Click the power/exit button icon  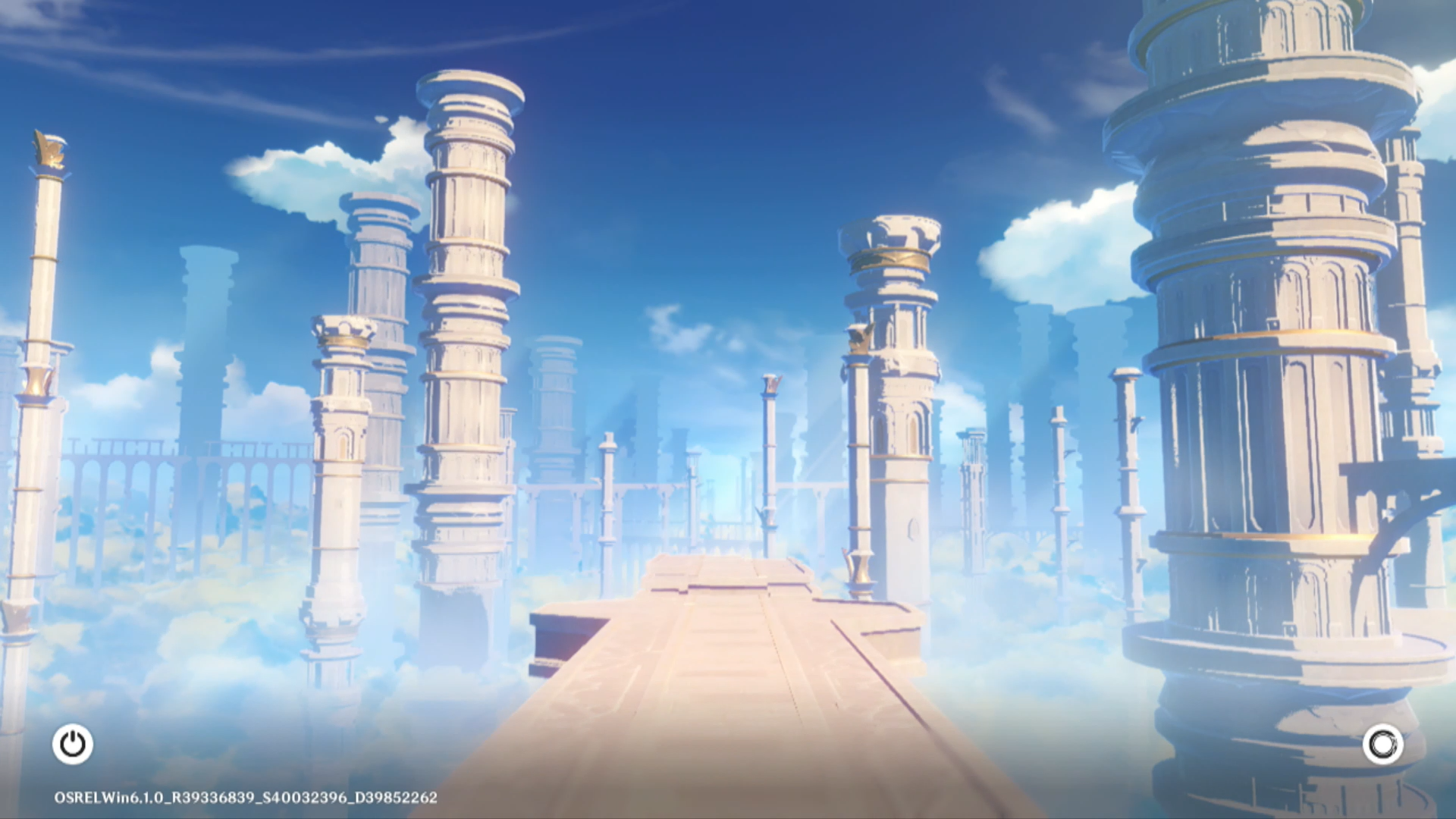point(73,744)
